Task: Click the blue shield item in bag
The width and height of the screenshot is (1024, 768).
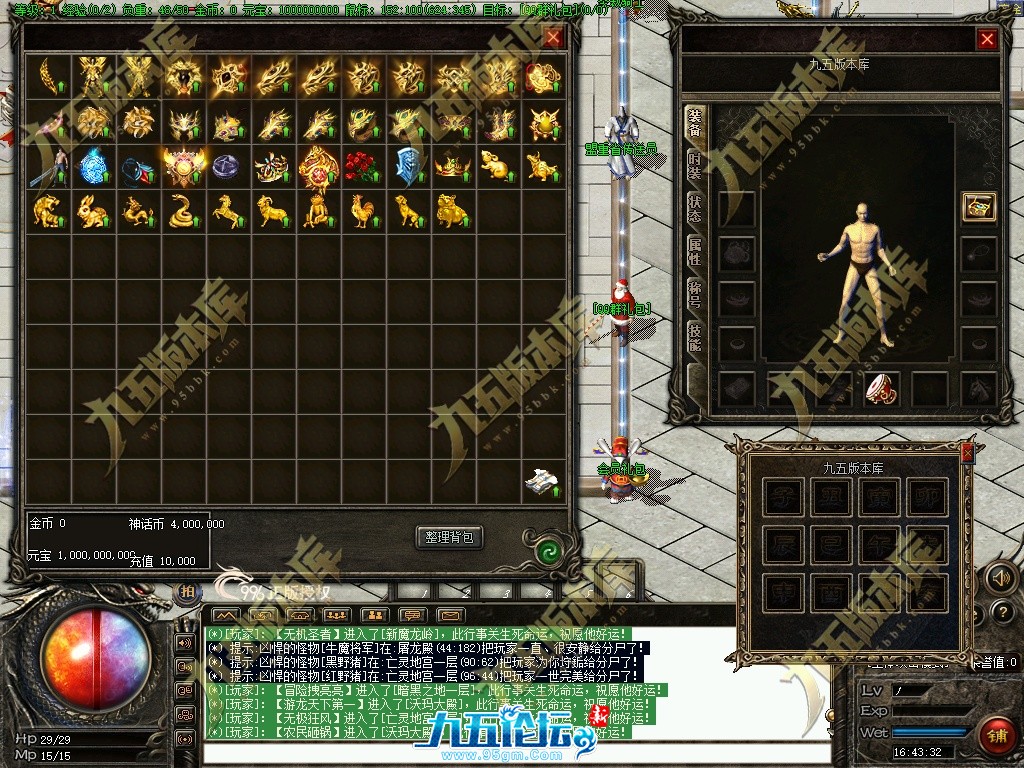Action: [408, 165]
